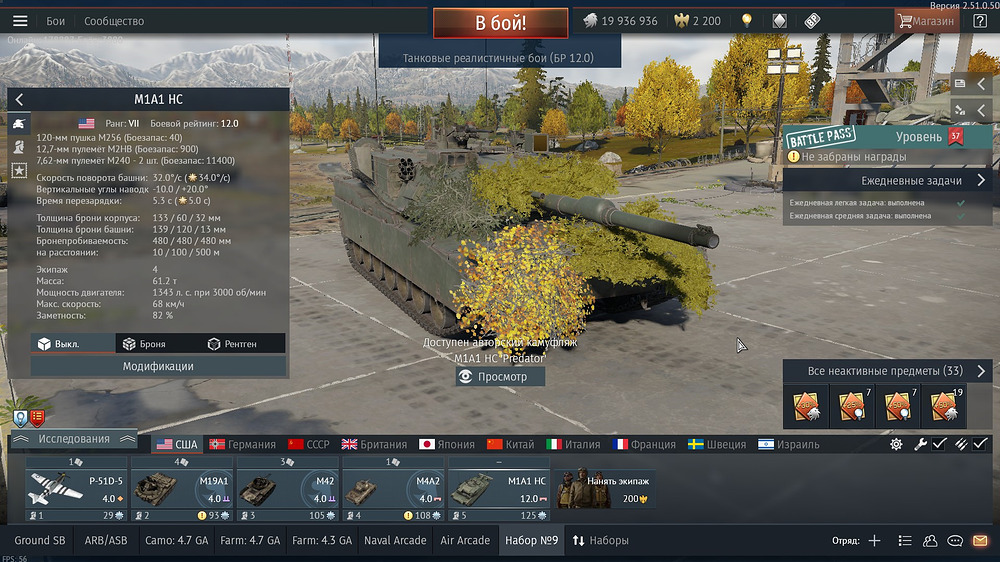Open the Сообщество menu
Screen dimensions: 1000x562
[114, 21]
